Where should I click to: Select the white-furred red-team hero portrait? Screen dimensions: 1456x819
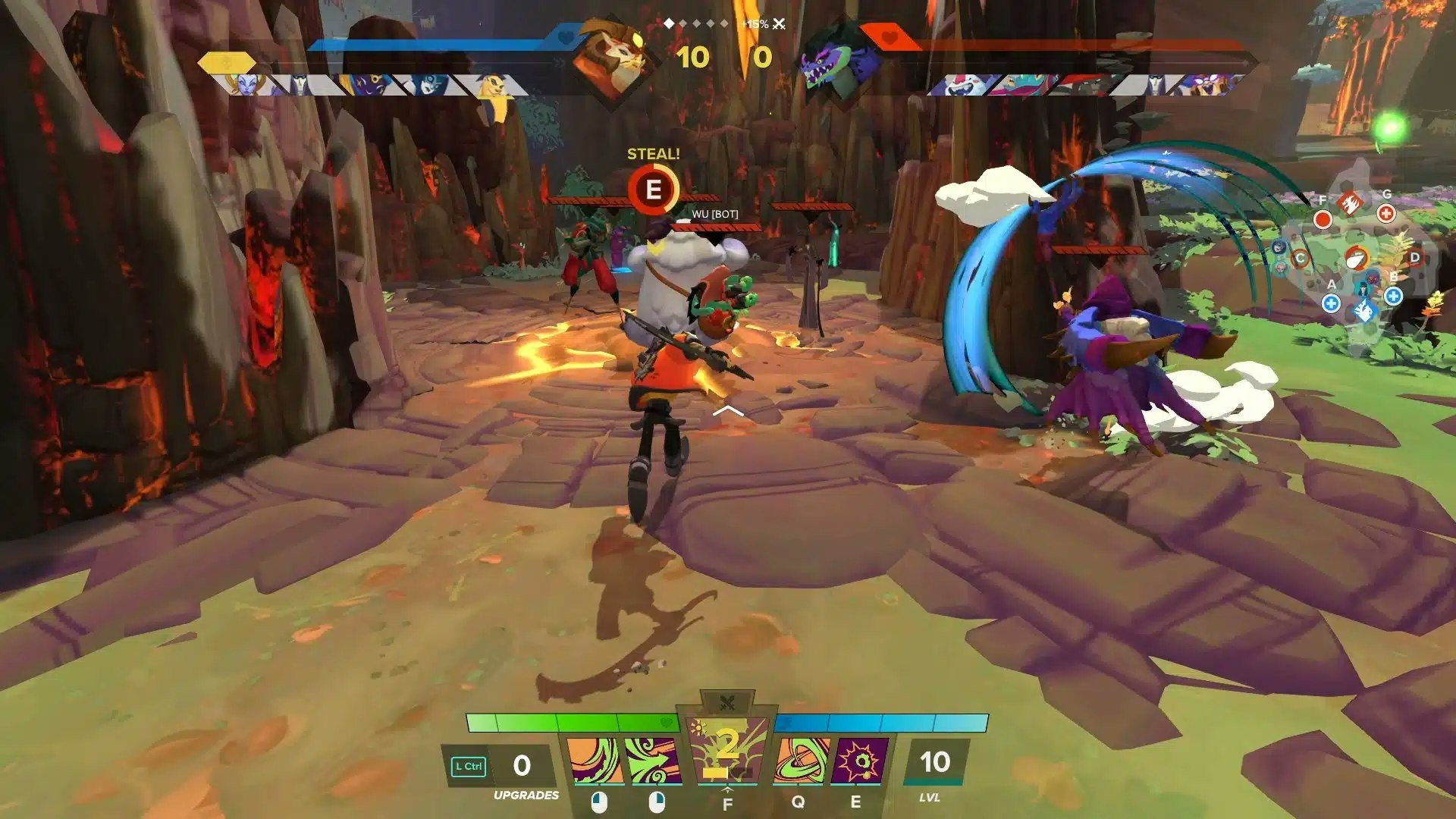tap(959, 84)
